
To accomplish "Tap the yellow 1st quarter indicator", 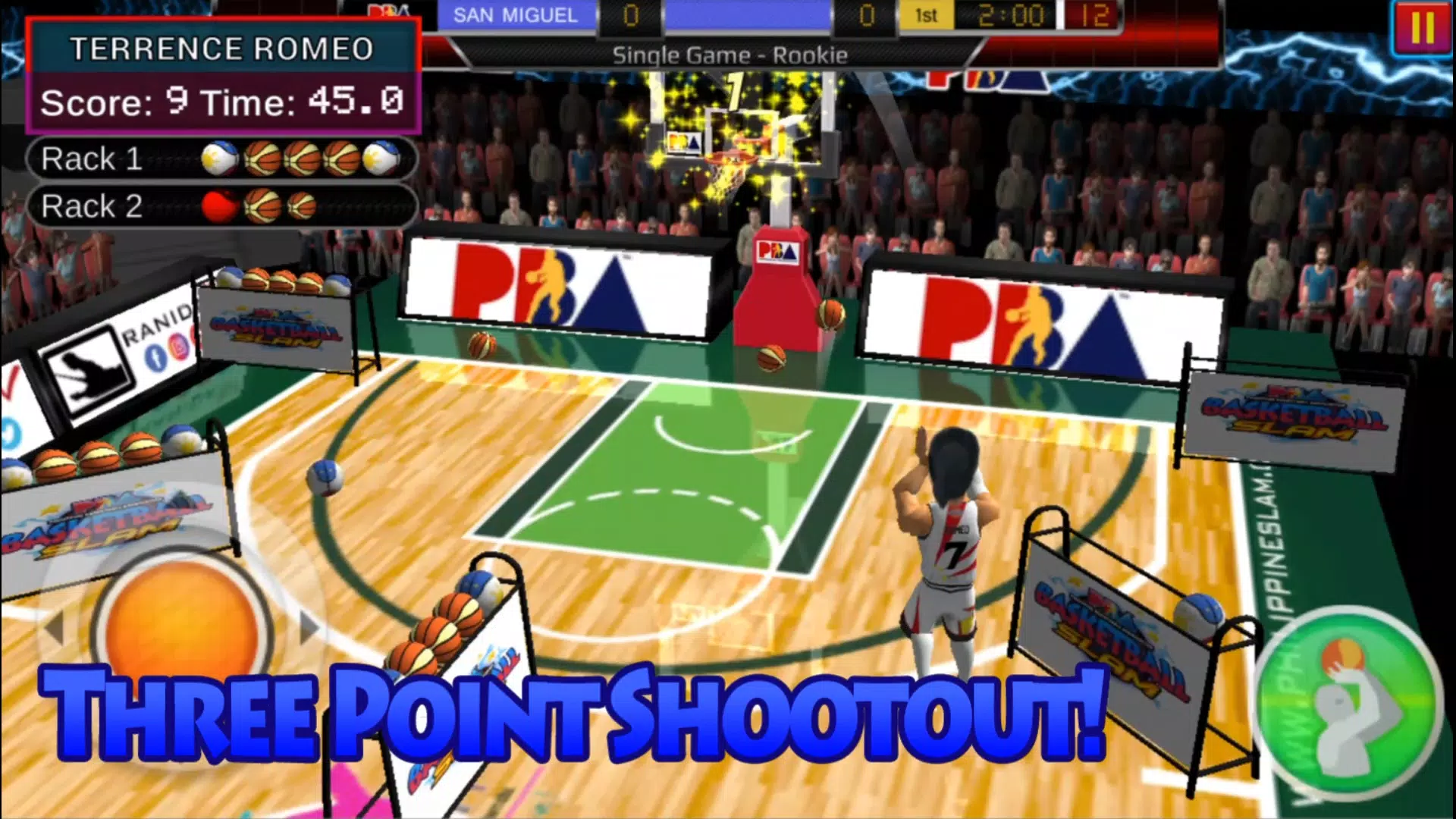I will coord(927,14).
